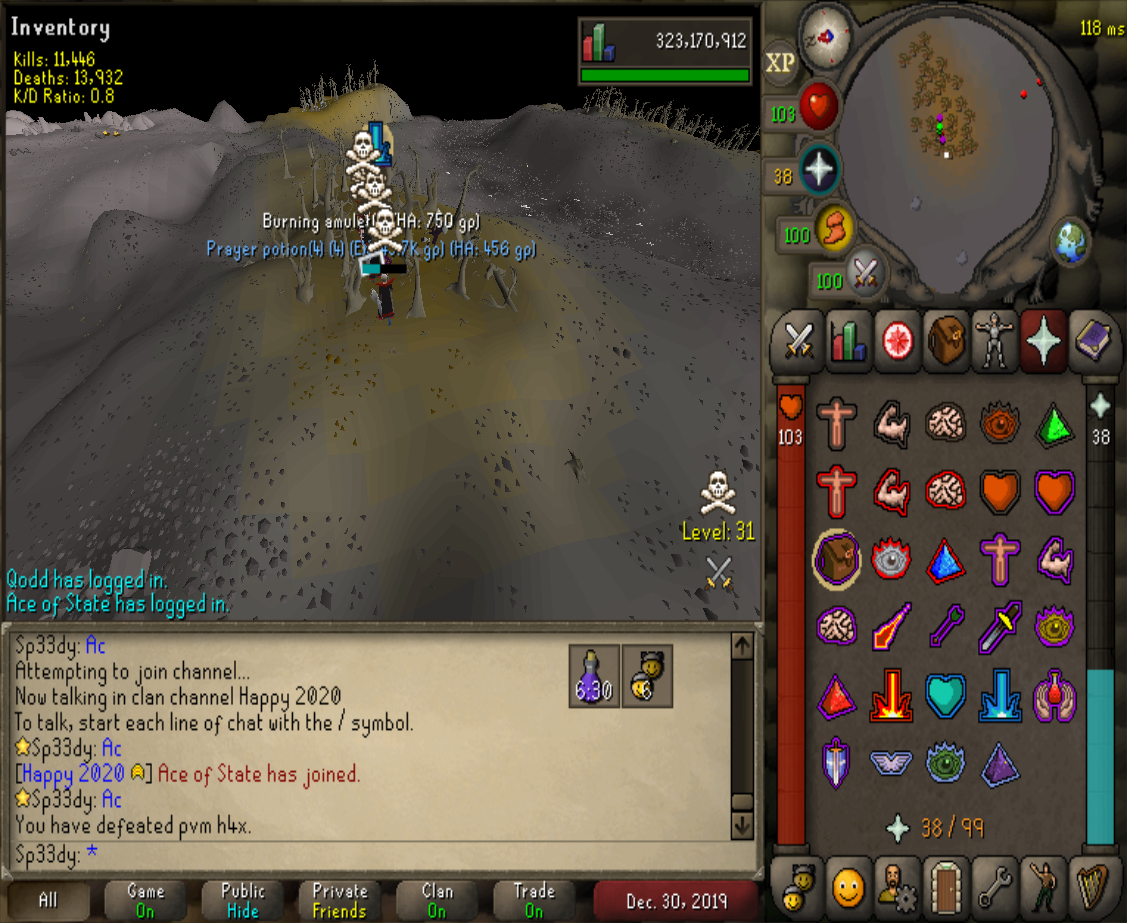Toggle the quick-prayers orb
The image size is (1127, 923).
click(820, 172)
